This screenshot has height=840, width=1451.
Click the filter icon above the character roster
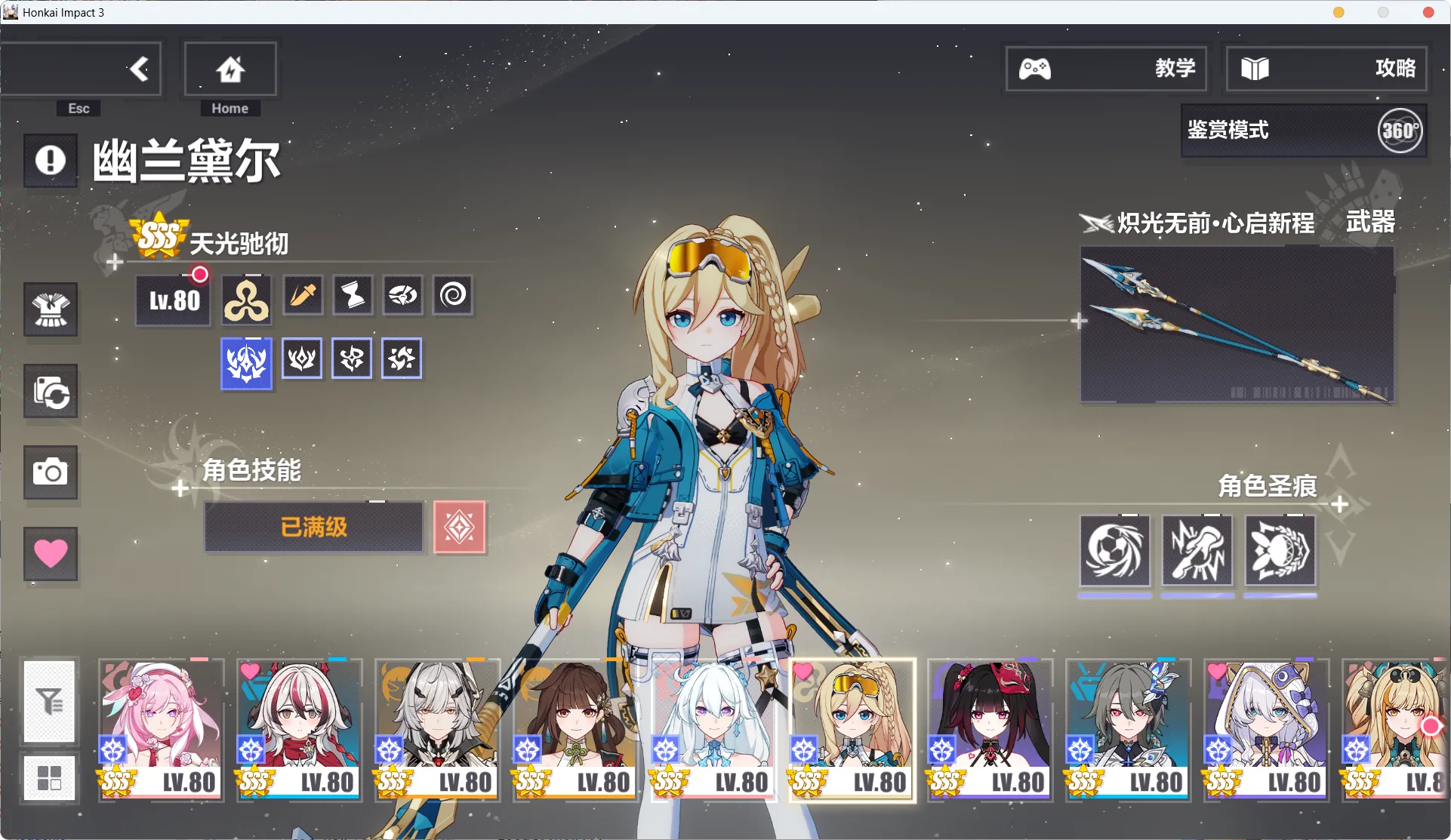click(x=50, y=702)
